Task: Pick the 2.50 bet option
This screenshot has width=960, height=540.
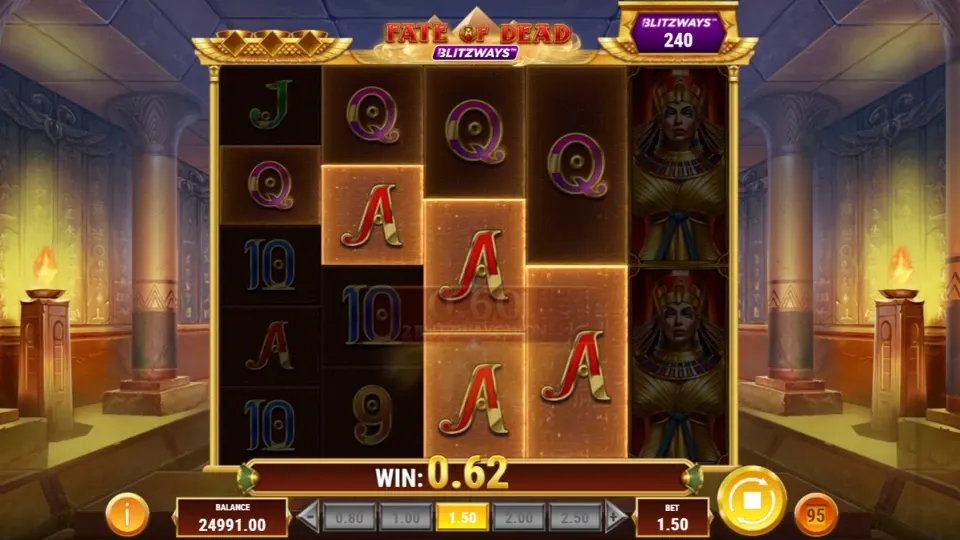Action: click(x=572, y=517)
